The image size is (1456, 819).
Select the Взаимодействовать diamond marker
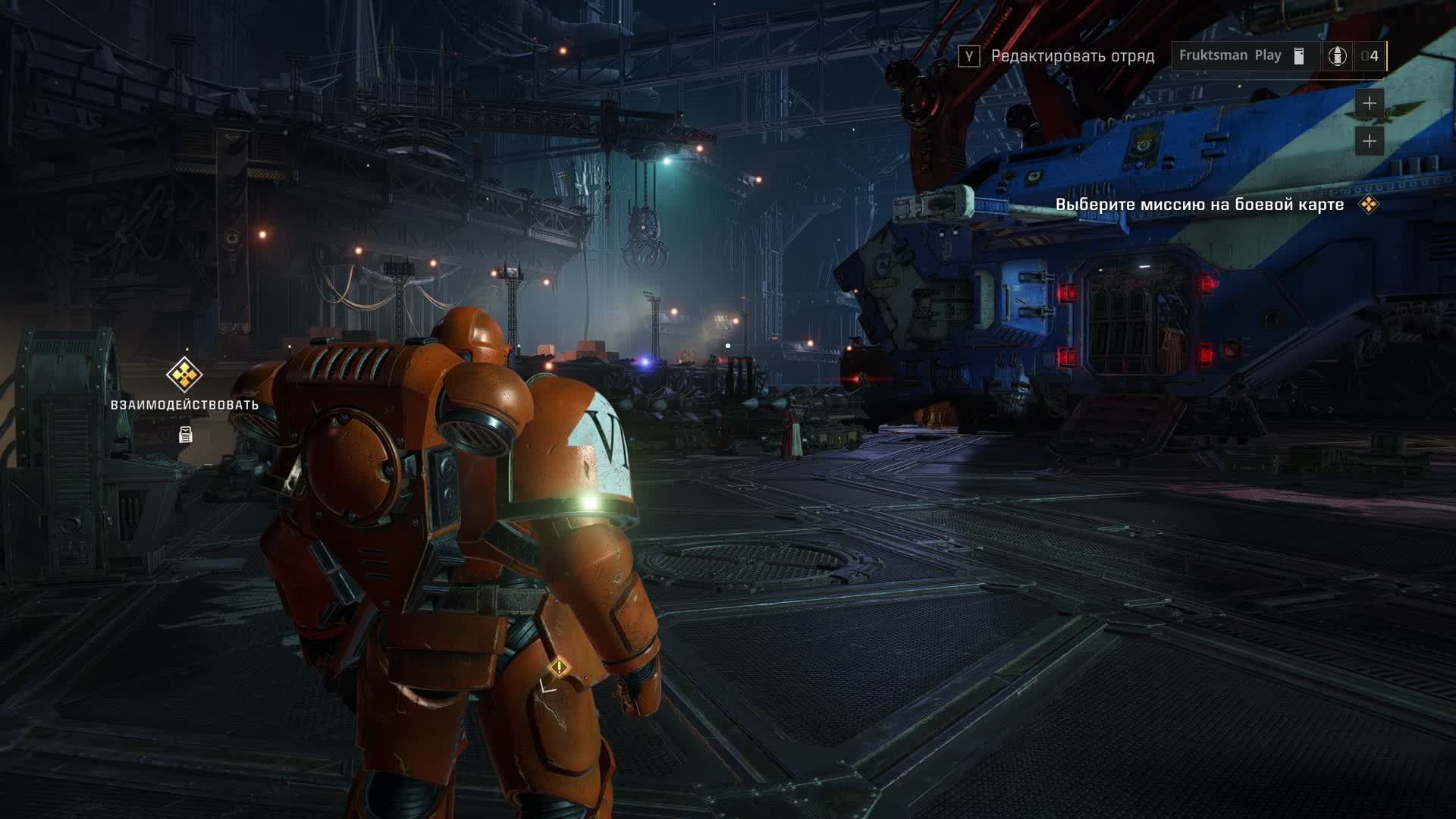point(184,374)
